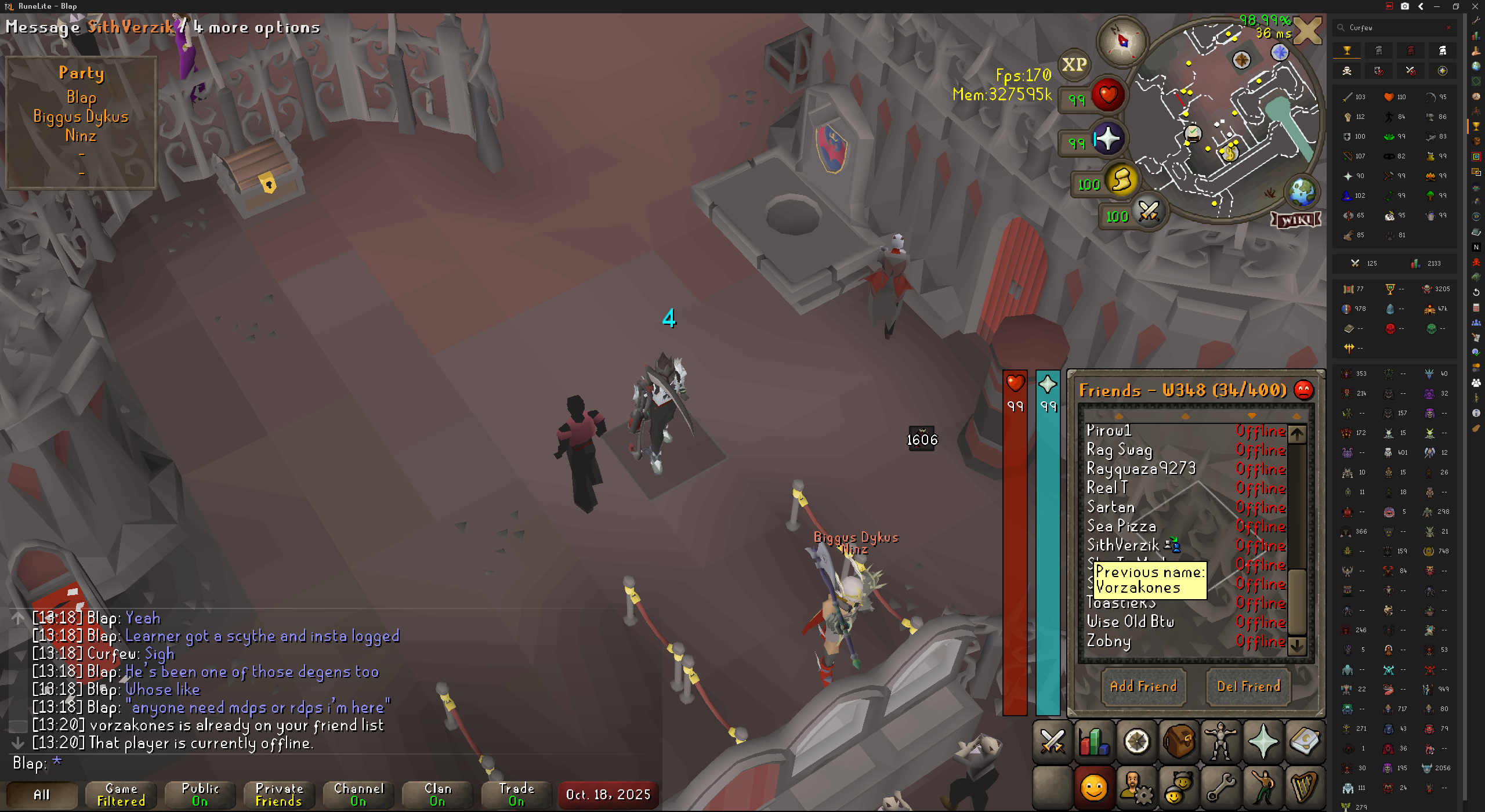Toggle quick prayers orb

click(1107, 140)
